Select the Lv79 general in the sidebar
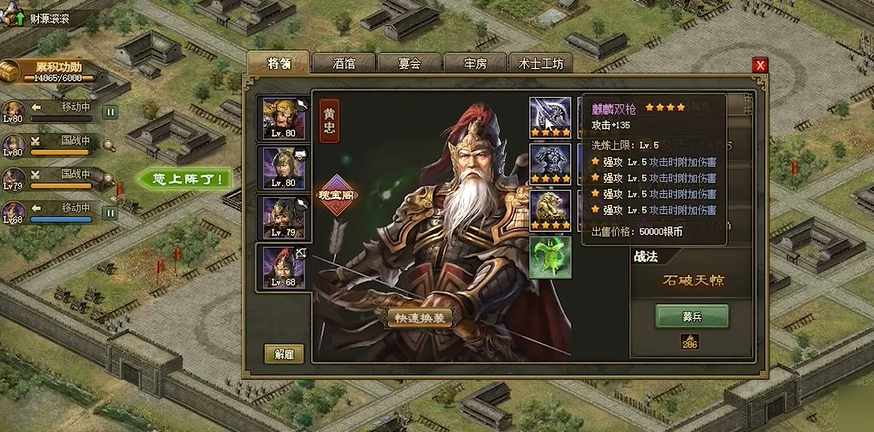 tap(14, 179)
